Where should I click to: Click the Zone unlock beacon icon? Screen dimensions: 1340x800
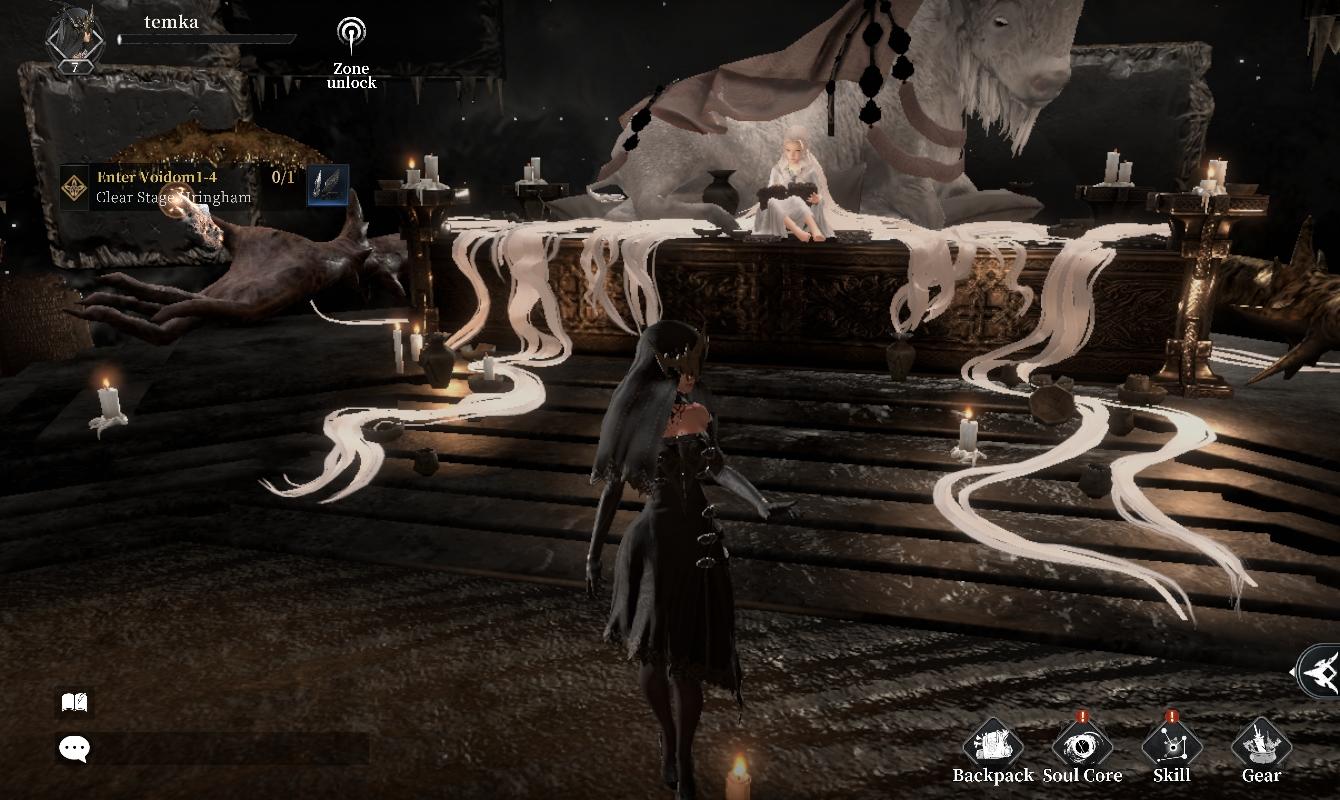click(x=351, y=37)
